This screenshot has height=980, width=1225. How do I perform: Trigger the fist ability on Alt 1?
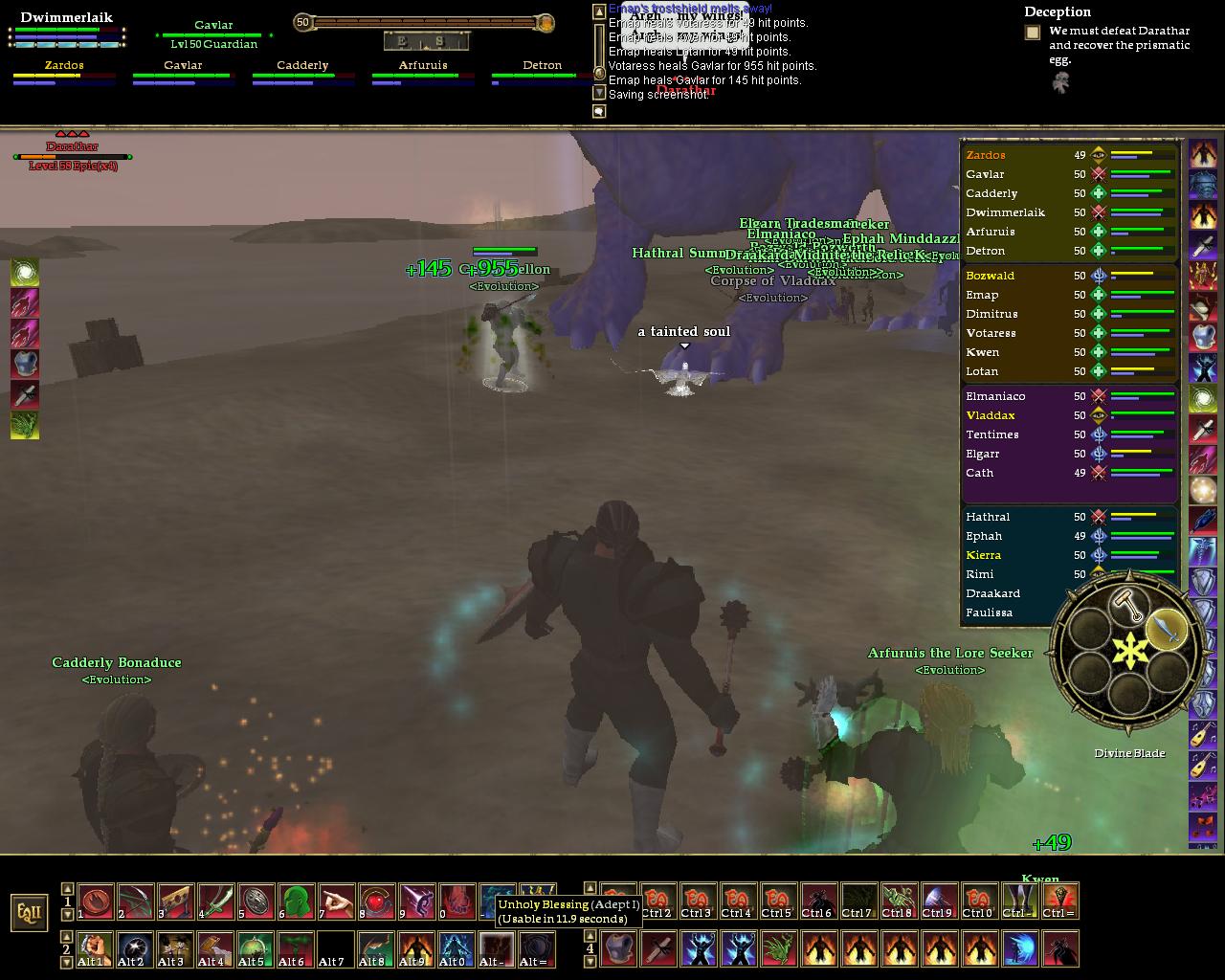(x=95, y=949)
